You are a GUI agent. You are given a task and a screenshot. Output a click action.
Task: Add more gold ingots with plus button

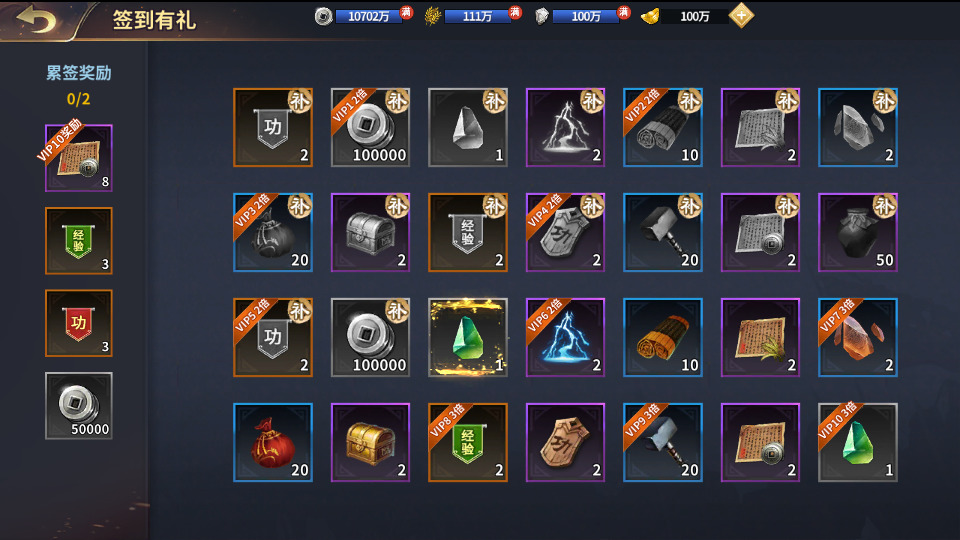[741, 16]
